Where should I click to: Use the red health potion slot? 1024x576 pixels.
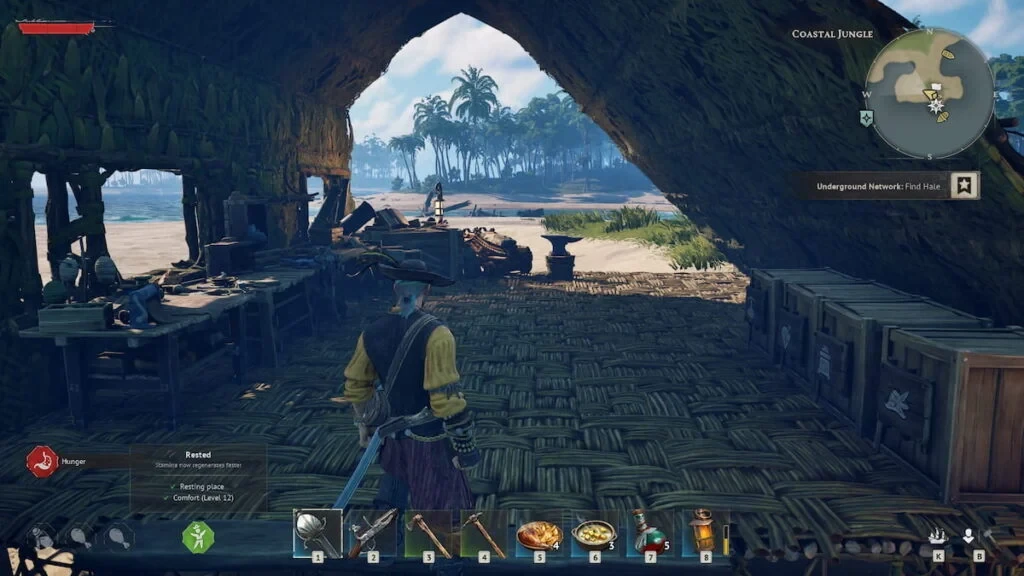pos(648,533)
